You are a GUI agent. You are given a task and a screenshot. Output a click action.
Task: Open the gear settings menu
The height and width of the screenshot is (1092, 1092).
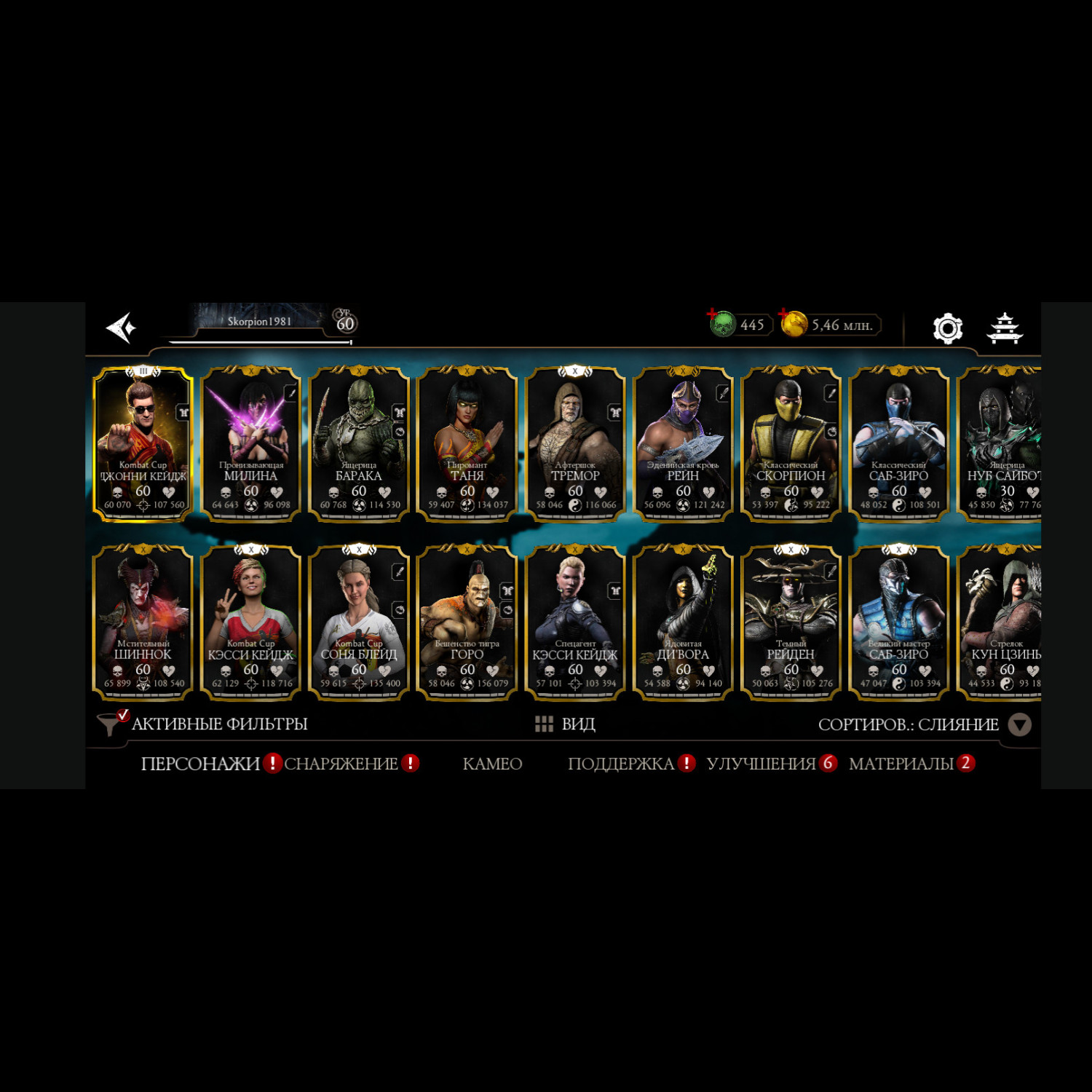(x=947, y=328)
